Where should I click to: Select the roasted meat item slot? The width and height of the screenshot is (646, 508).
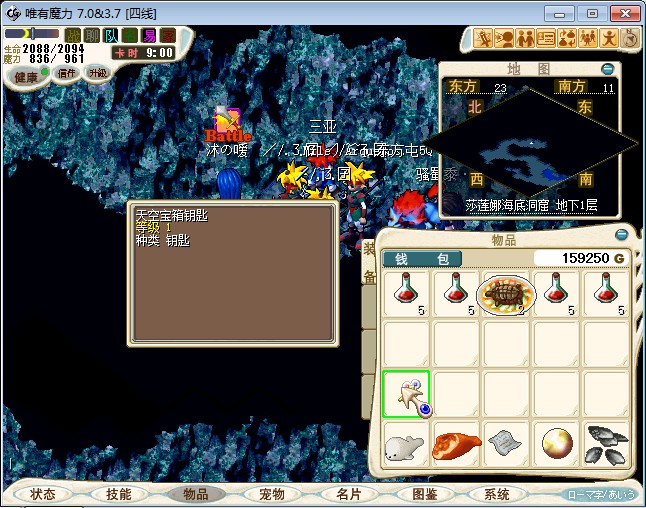click(456, 444)
